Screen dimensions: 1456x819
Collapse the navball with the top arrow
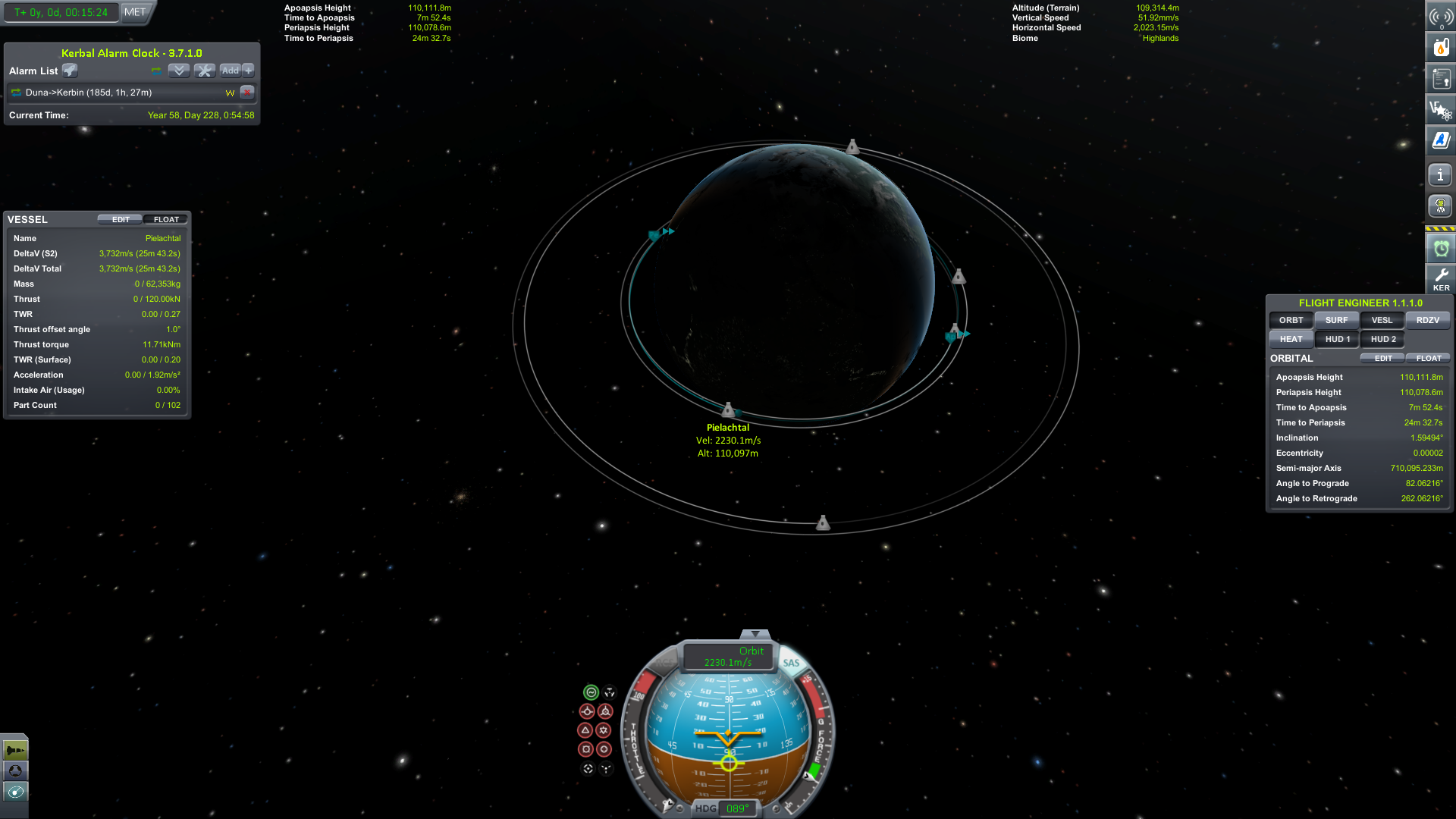click(x=755, y=634)
